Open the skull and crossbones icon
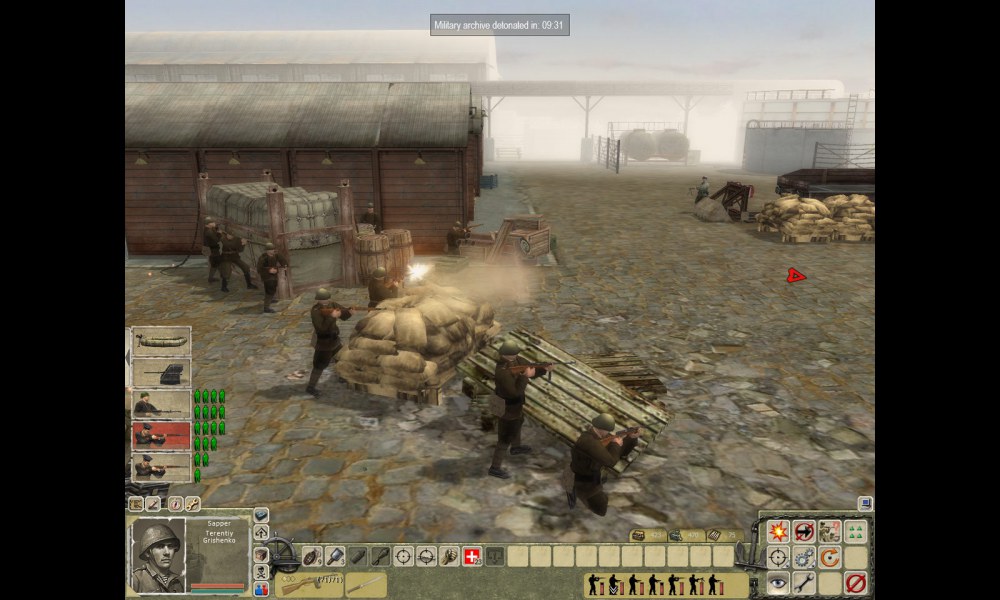This screenshot has height=600, width=1000. (x=261, y=572)
